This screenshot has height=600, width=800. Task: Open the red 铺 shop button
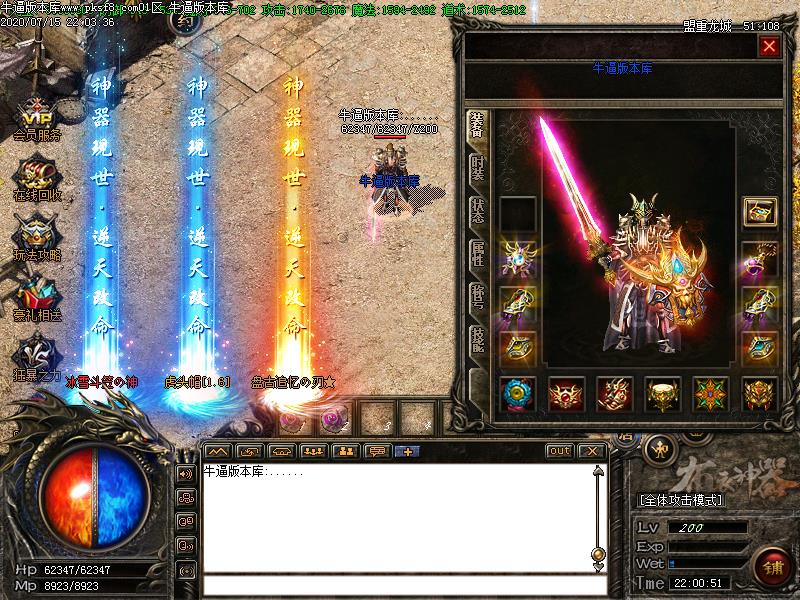click(x=771, y=565)
